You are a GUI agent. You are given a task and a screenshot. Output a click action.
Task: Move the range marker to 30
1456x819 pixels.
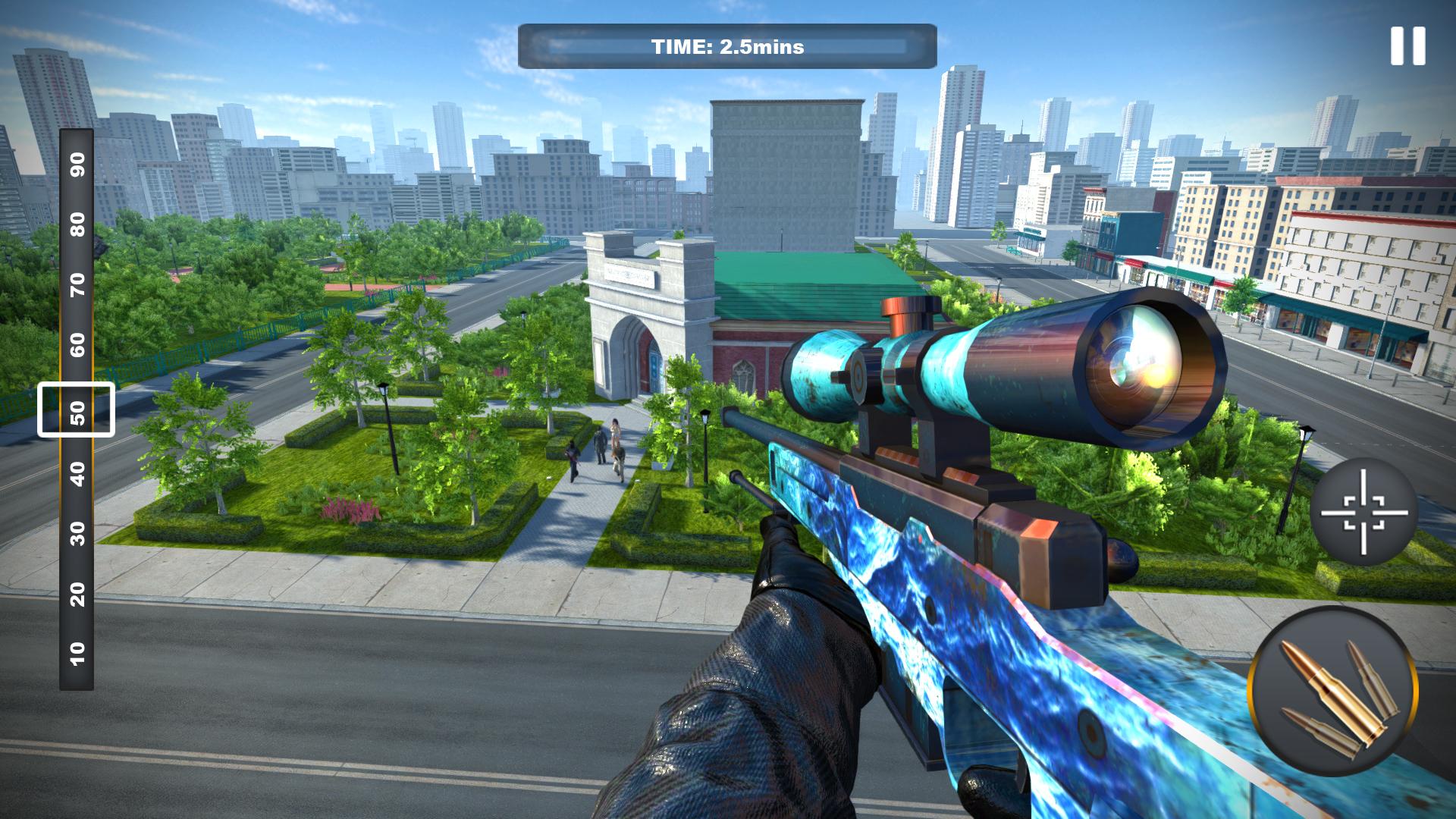tap(76, 532)
